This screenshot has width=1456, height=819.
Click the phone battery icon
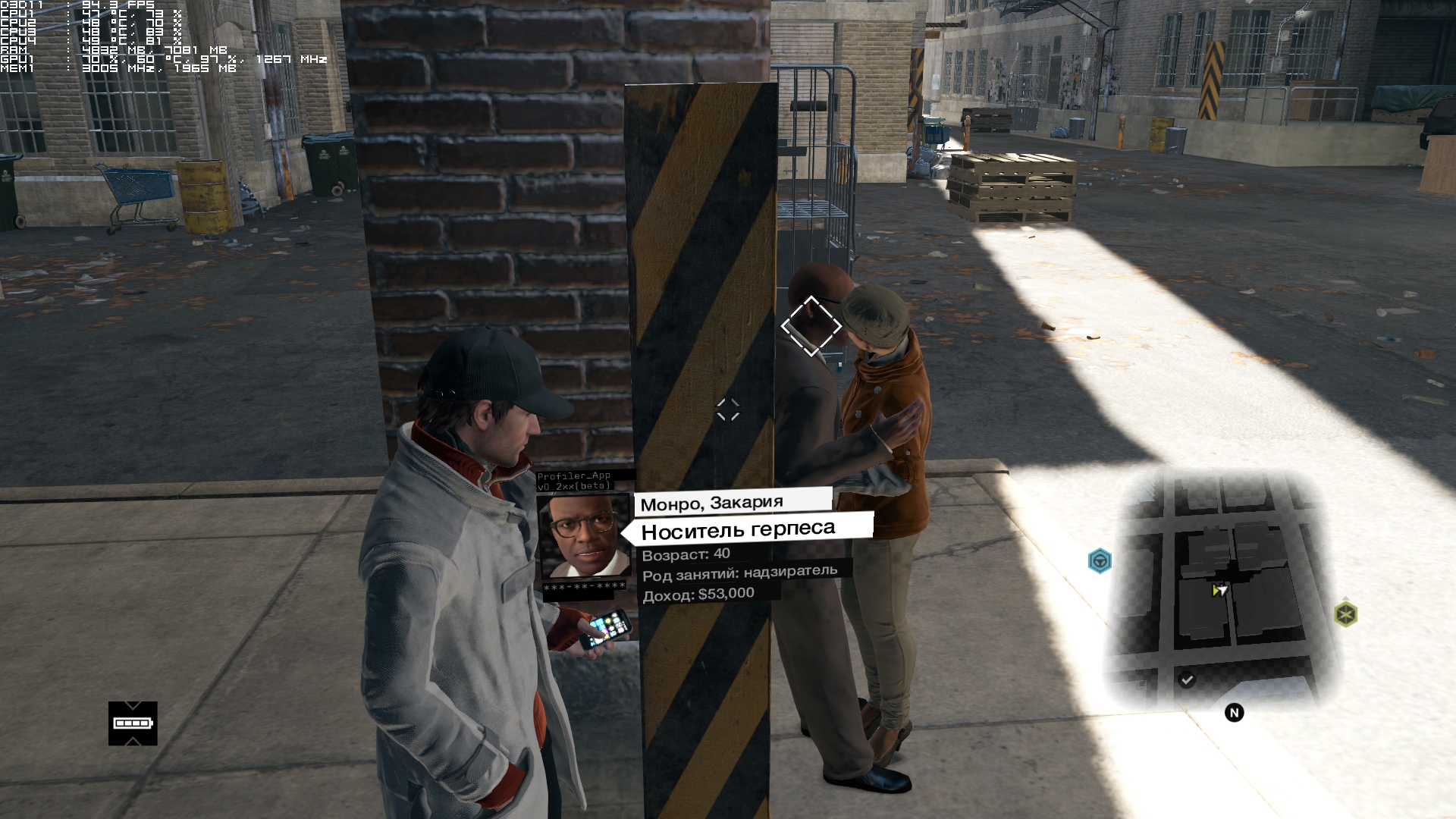point(133,723)
